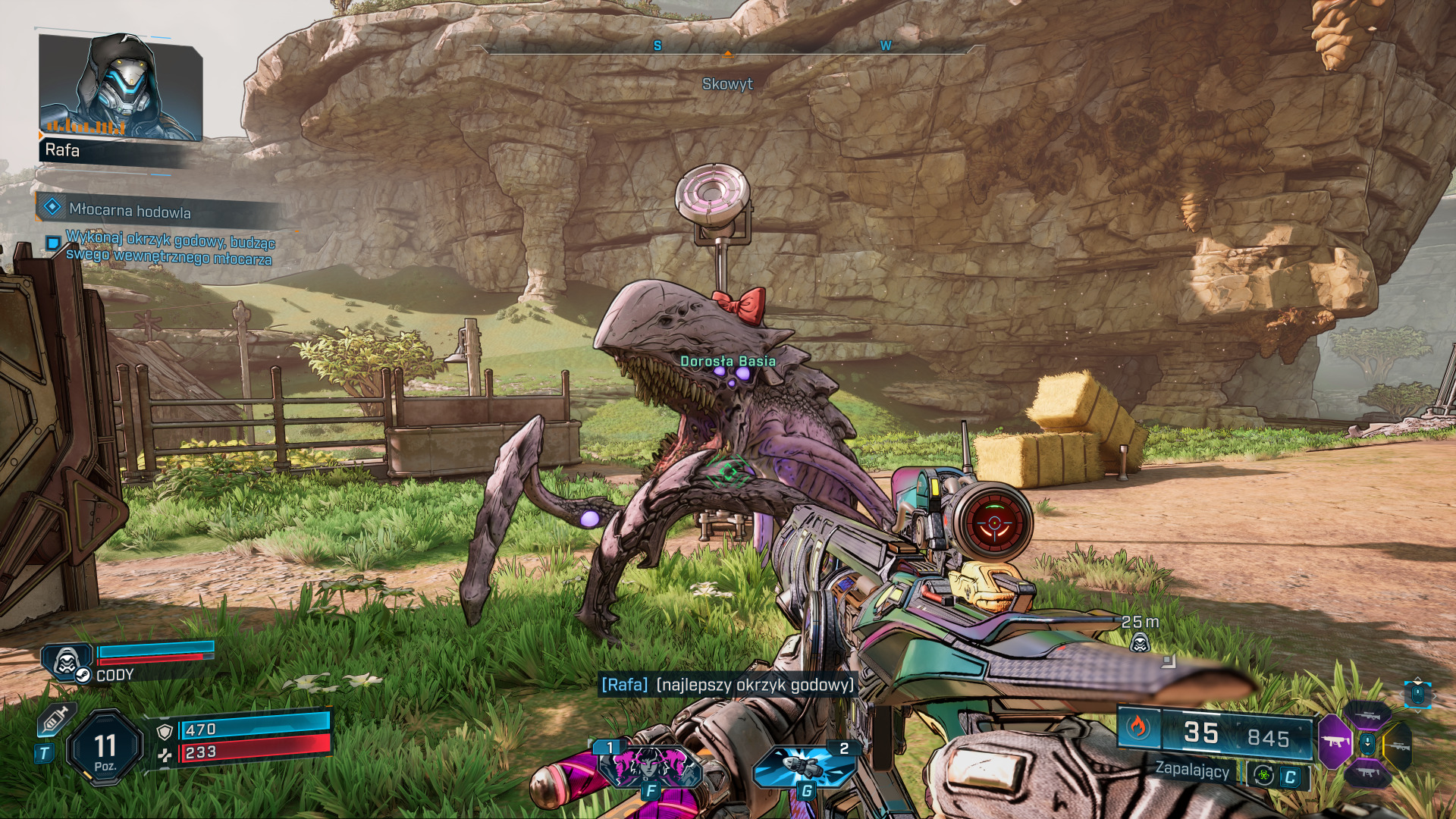
Task: Pick the bottom weapon slot
Action: [1367, 773]
